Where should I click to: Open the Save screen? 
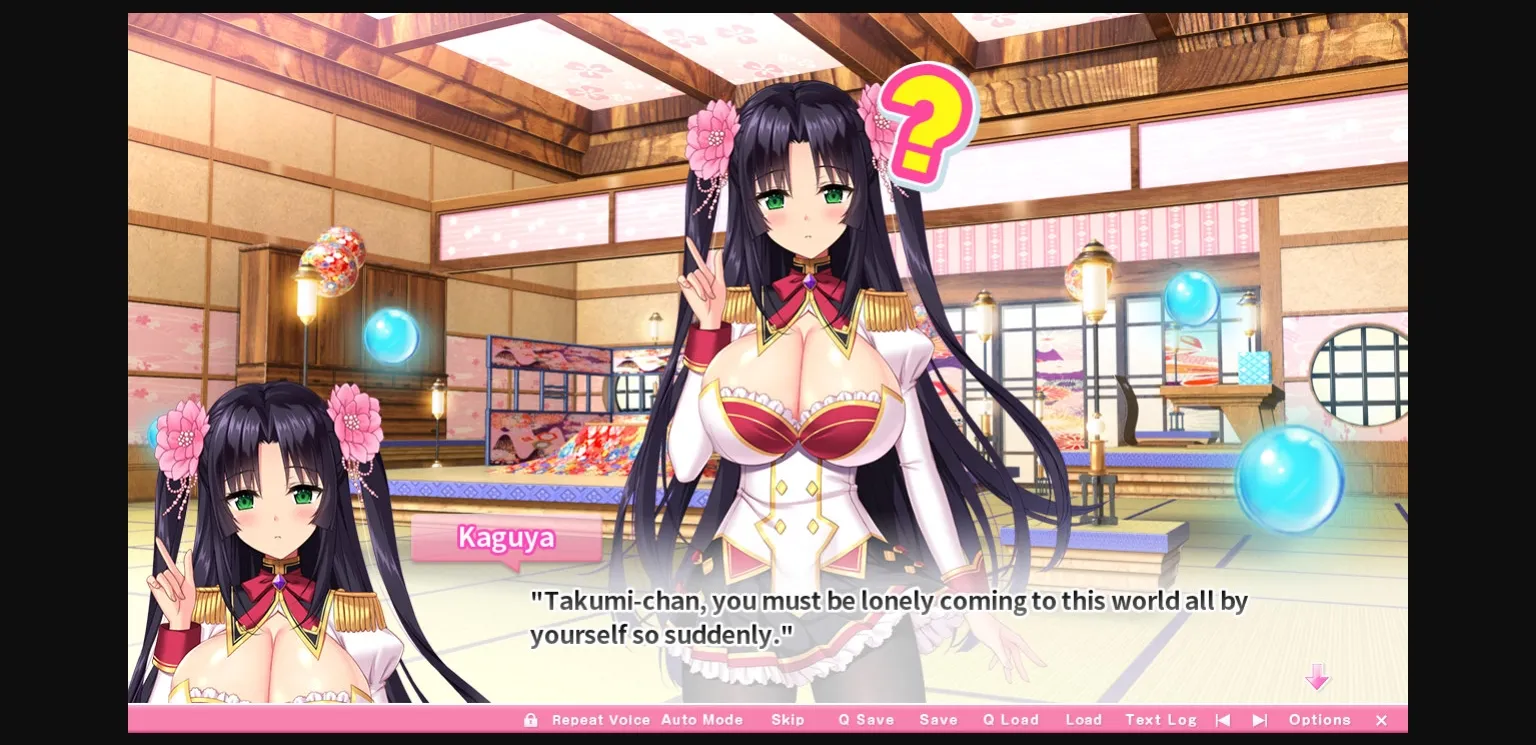point(938,720)
